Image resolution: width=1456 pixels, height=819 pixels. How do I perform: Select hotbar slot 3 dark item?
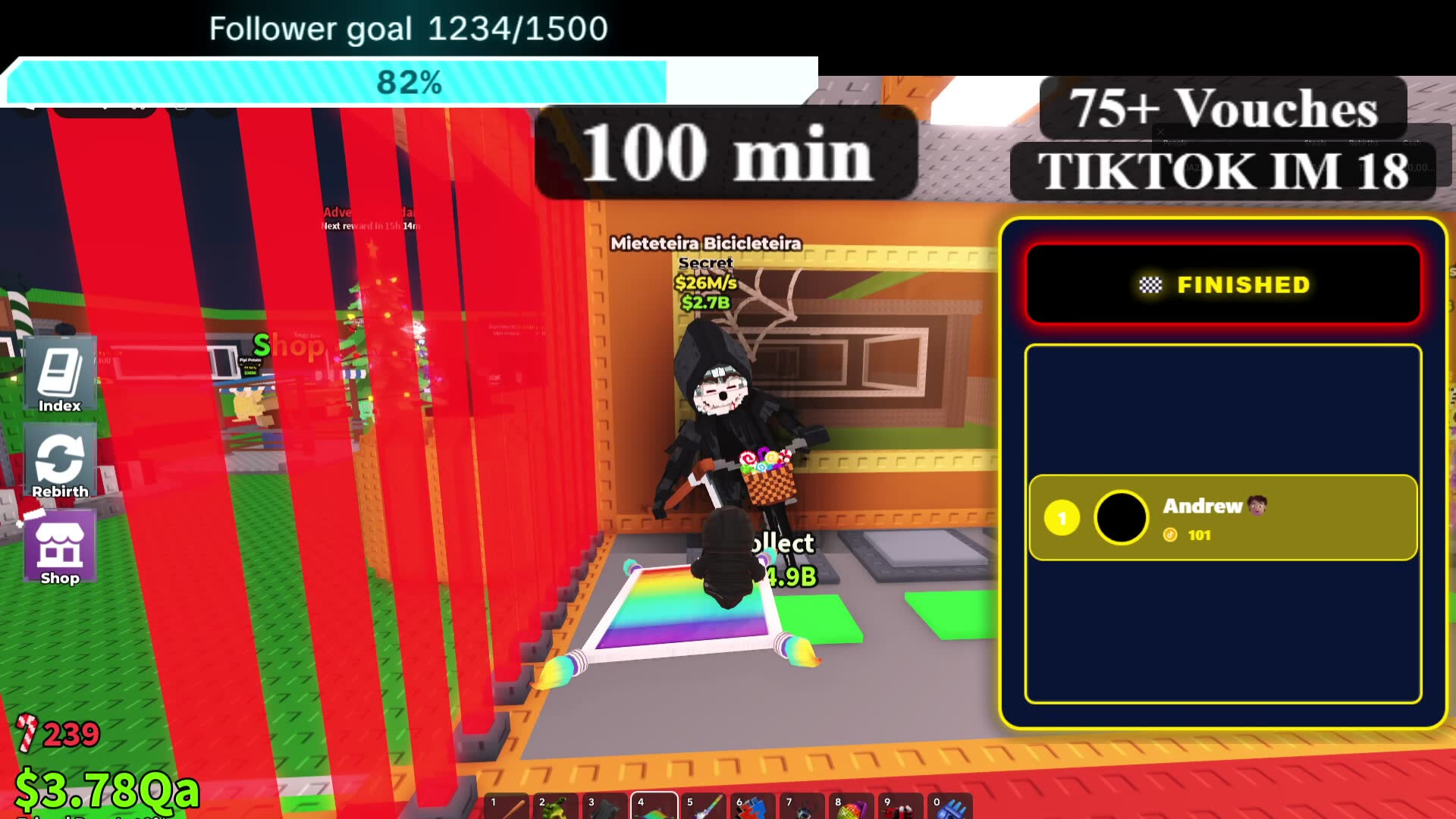604,807
